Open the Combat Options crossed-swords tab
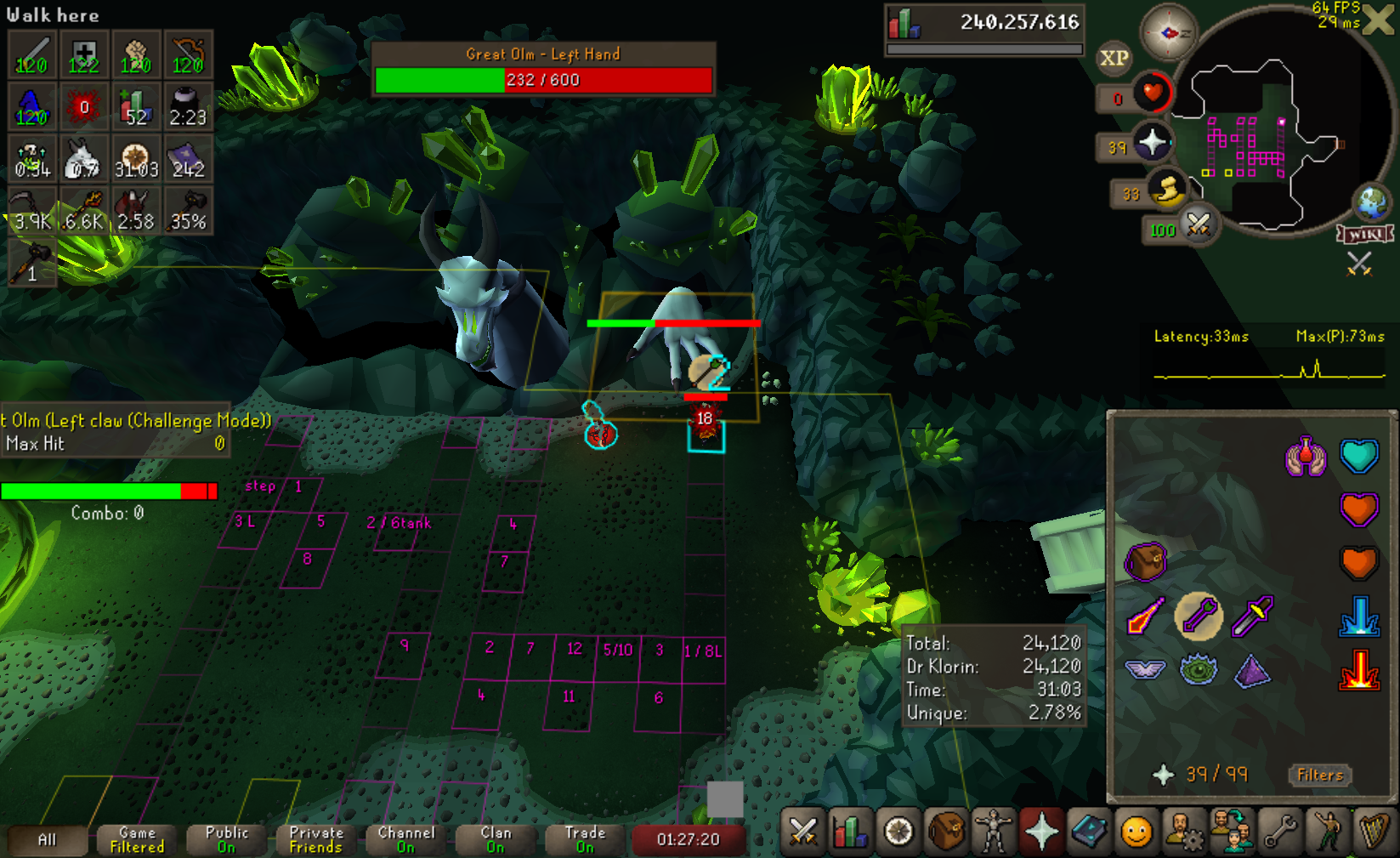1400x858 pixels. [802, 832]
